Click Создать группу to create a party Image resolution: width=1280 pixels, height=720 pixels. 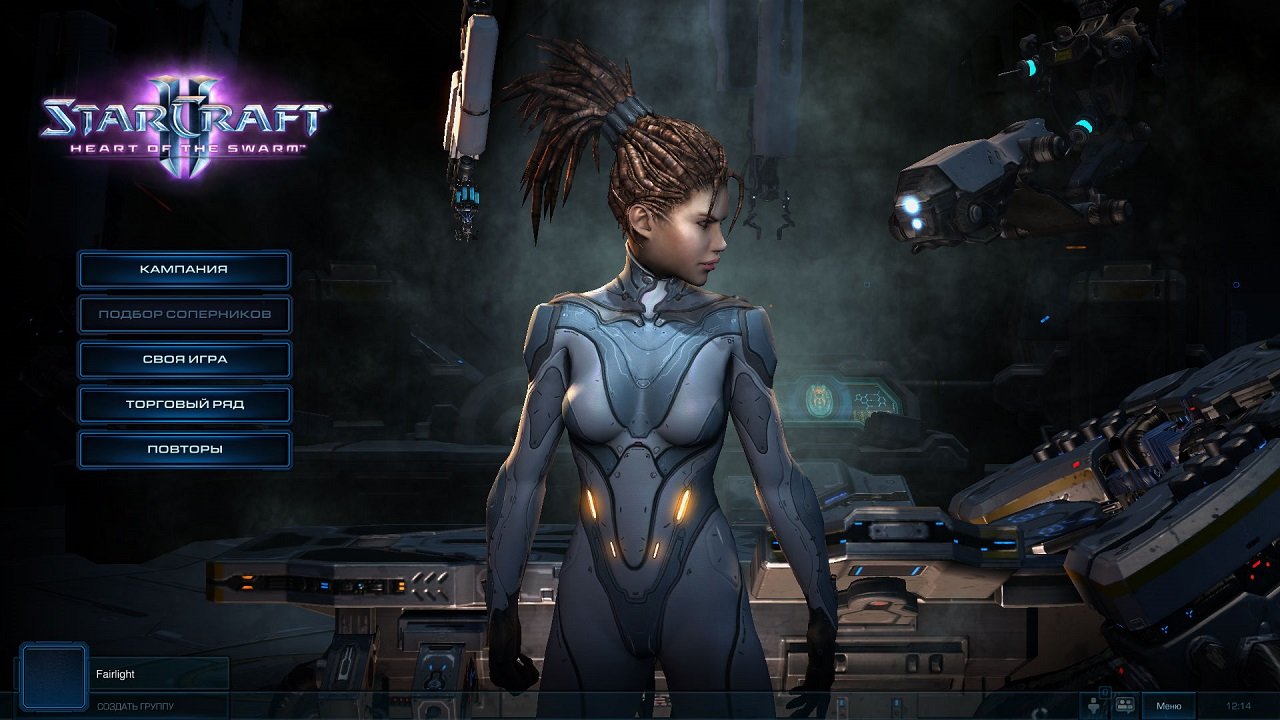coord(133,705)
